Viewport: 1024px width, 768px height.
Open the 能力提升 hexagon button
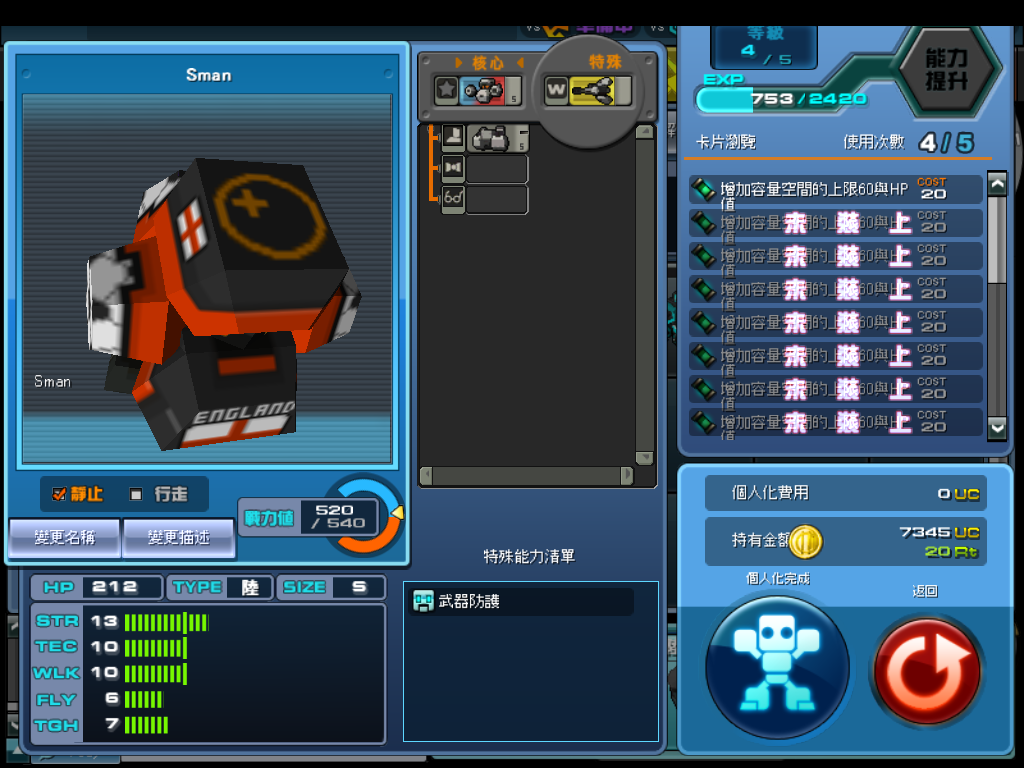point(946,70)
